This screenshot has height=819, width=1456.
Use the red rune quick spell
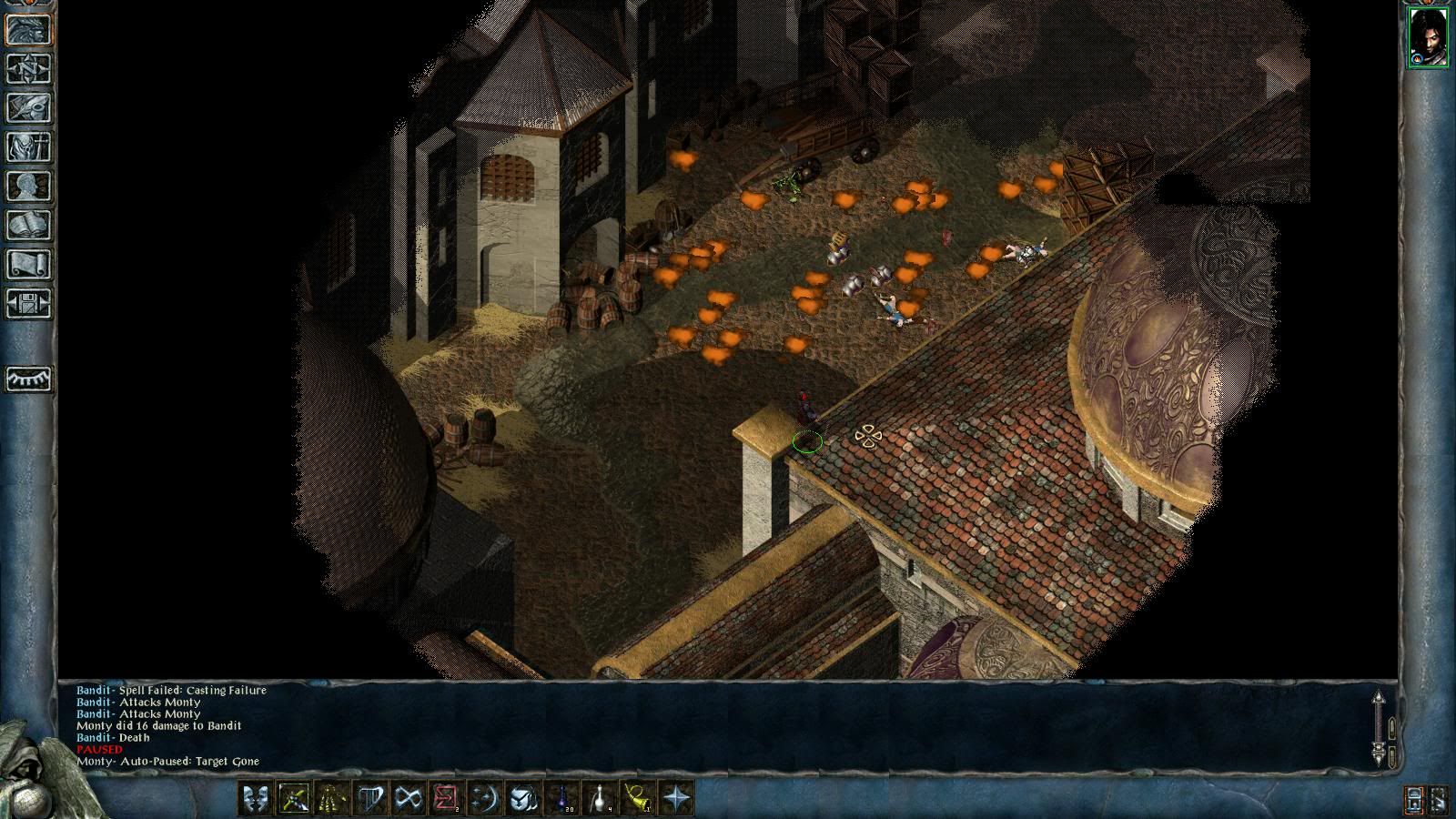(446, 799)
